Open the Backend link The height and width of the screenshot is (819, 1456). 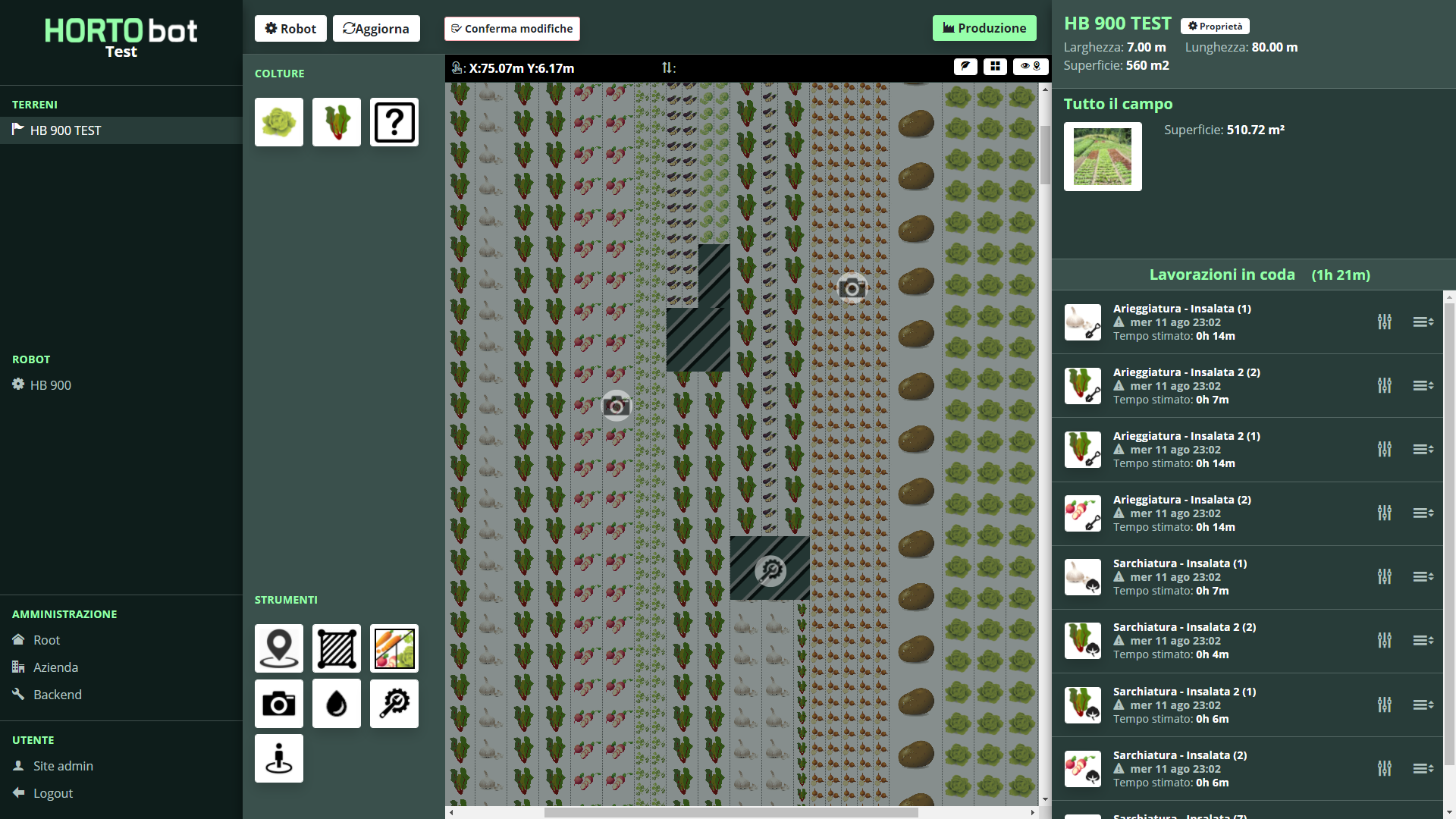(57, 695)
